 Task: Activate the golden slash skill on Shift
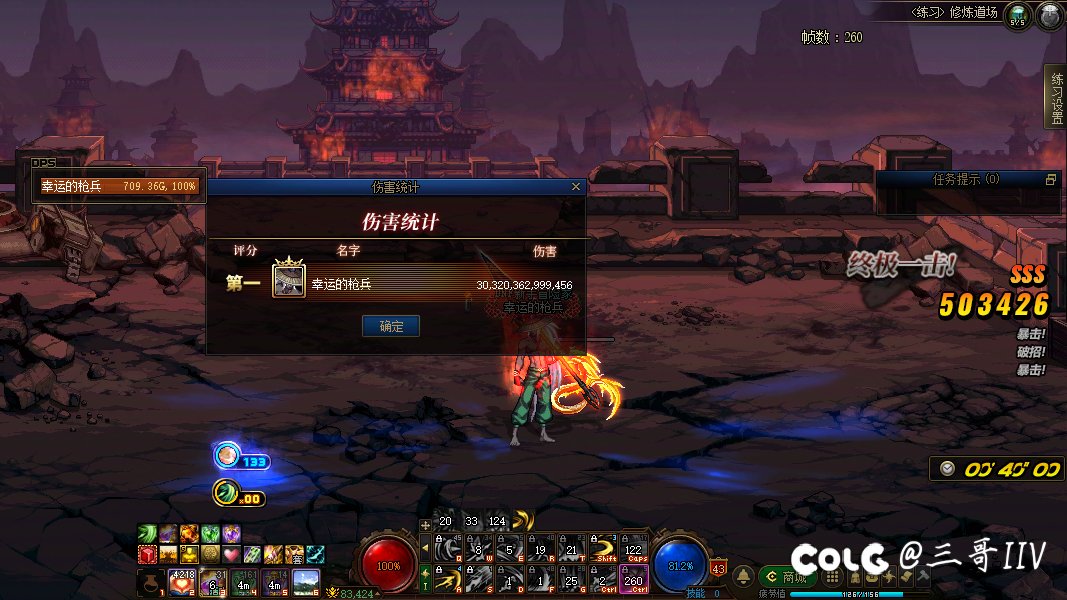(x=602, y=547)
